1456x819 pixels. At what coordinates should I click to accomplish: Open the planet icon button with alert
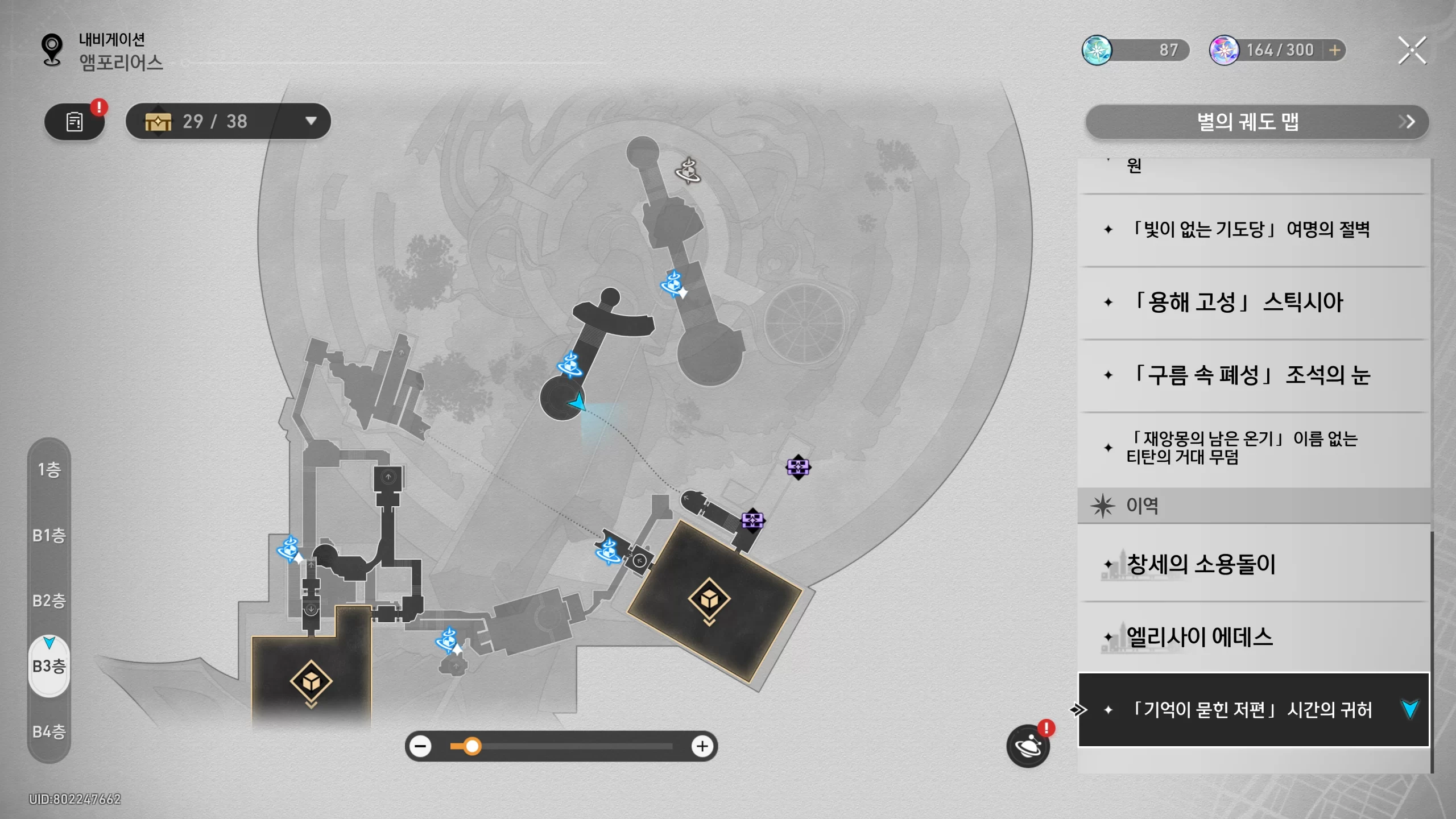[1028, 746]
